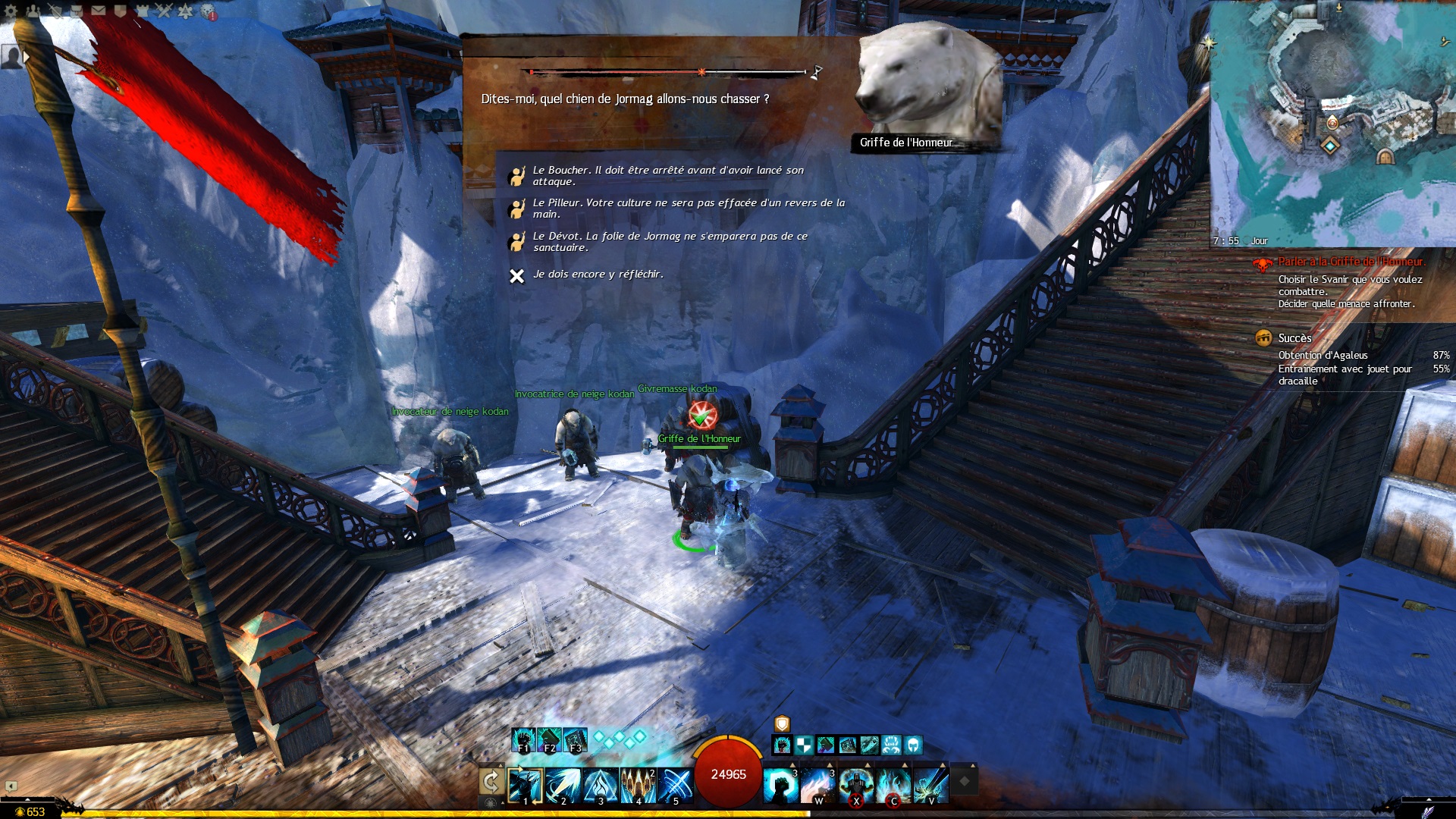Decline with 'Je dois encore y réfléchir'
This screenshot has height=819, width=1456.
click(x=598, y=275)
